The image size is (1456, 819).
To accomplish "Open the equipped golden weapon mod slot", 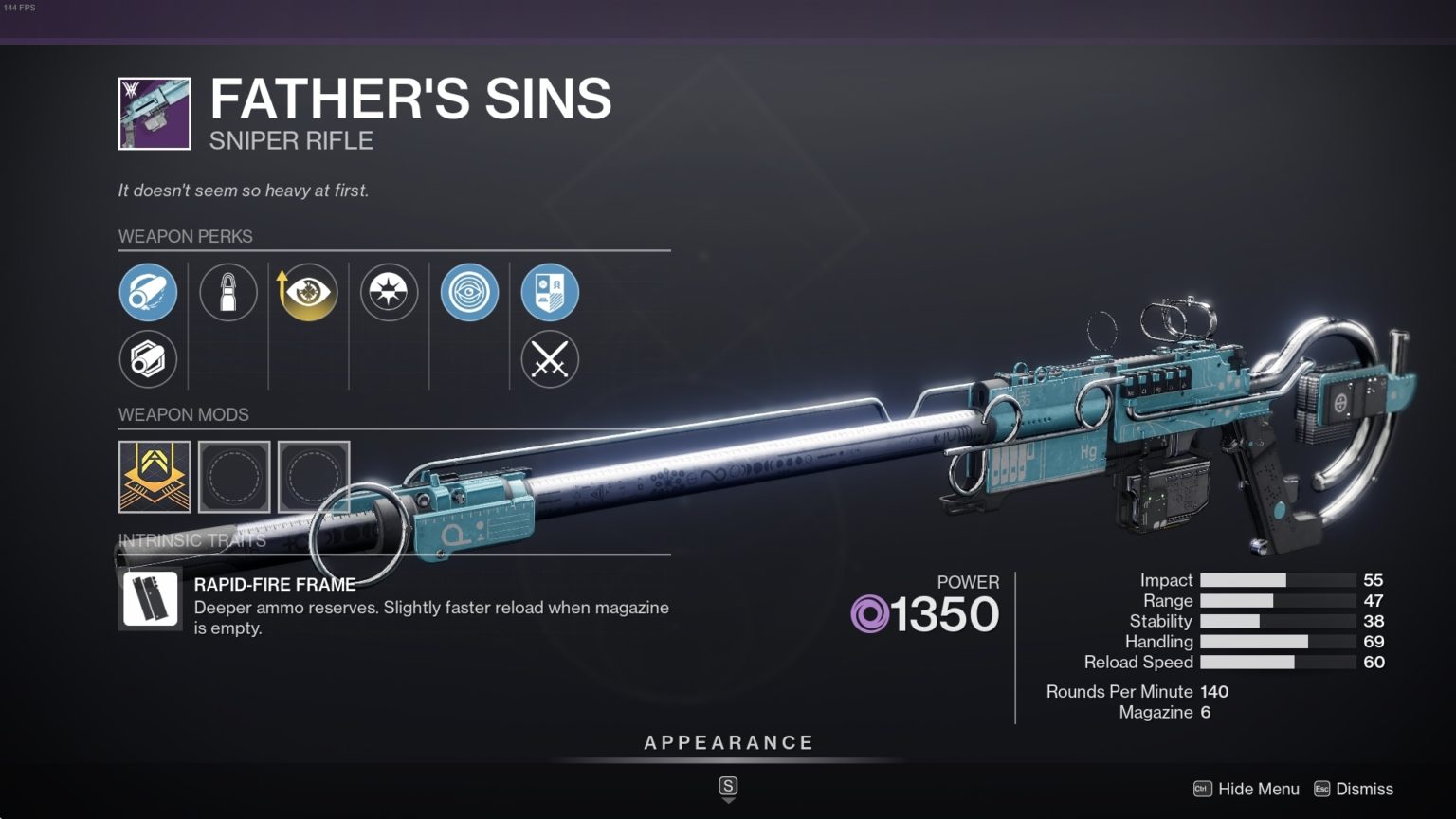I will coord(155,477).
